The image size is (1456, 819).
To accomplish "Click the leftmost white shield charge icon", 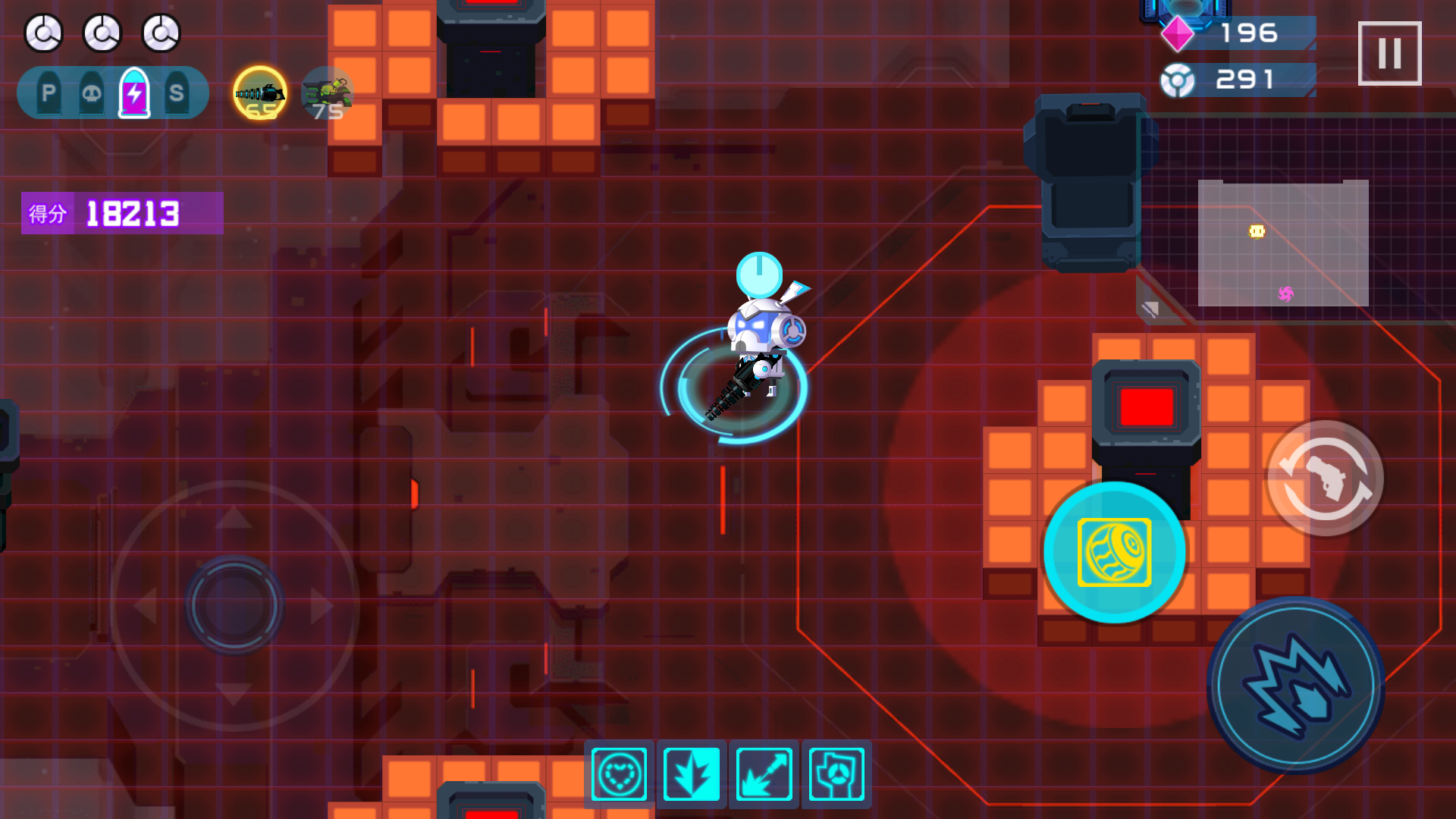I will tap(43, 33).
